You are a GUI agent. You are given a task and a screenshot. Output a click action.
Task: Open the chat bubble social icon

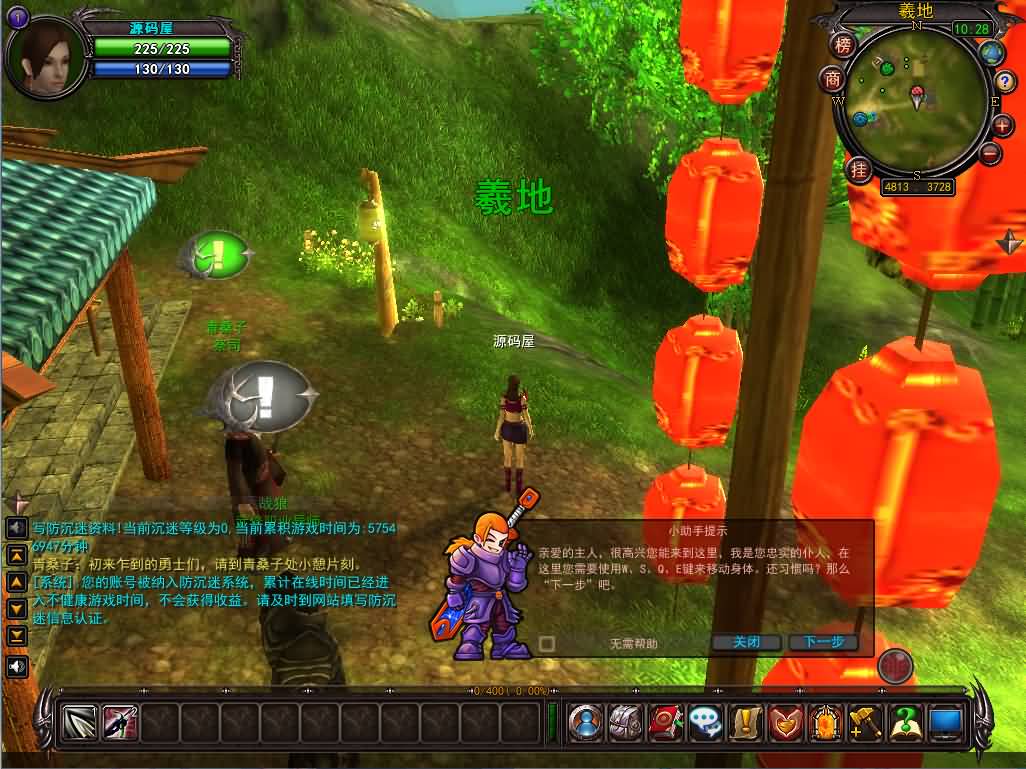(x=706, y=722)
